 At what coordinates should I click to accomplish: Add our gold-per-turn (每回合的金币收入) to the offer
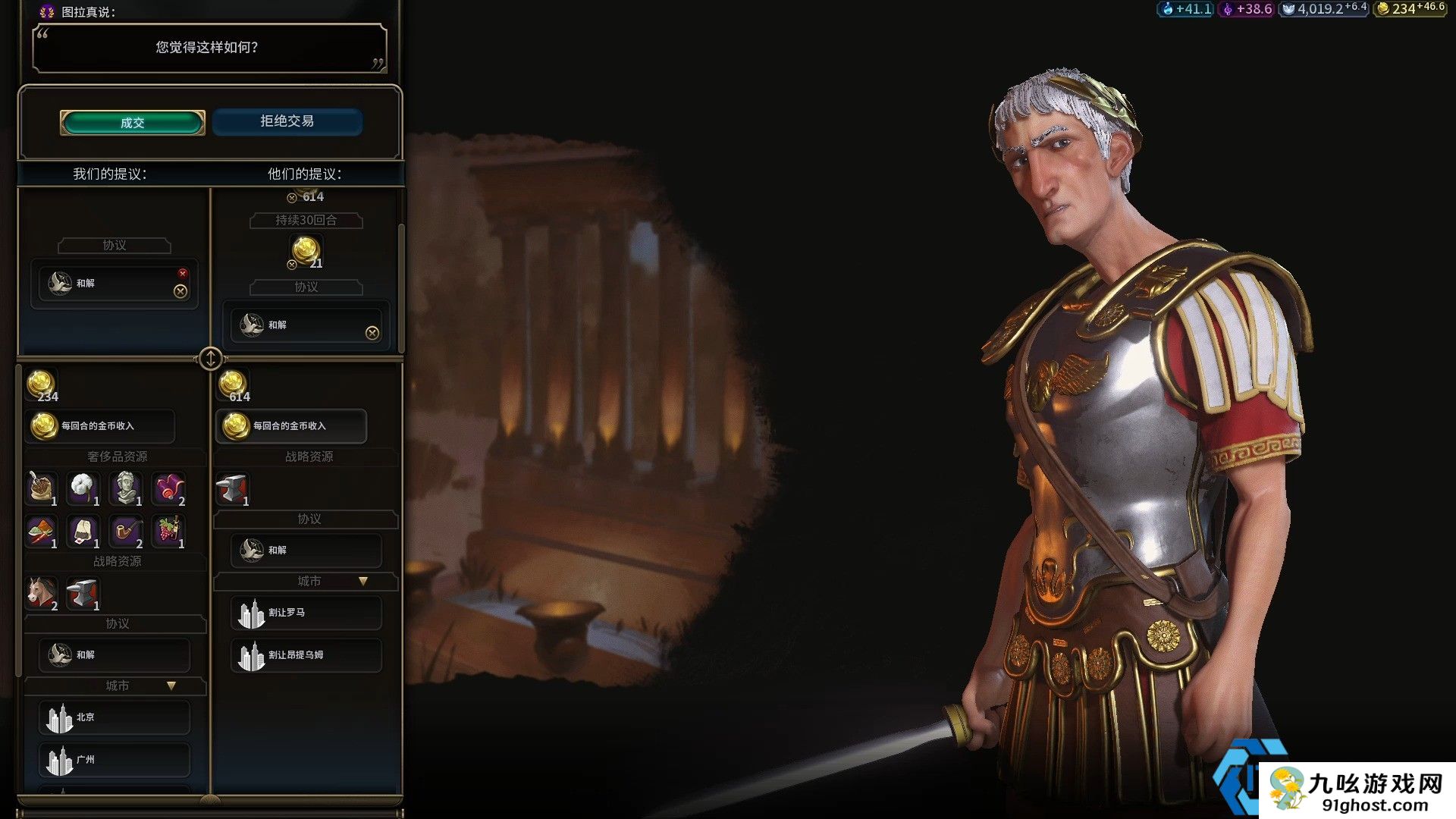tap(100, 426)
